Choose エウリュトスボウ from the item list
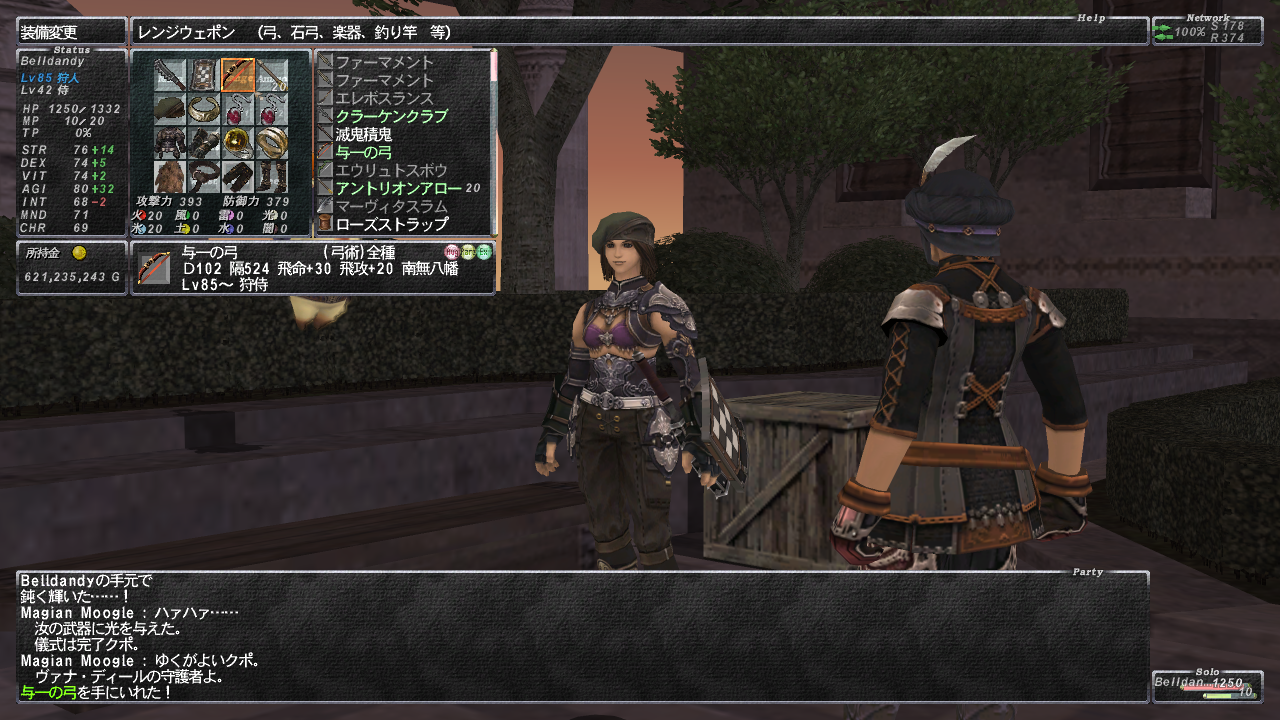This screenshot has height=720, width=1280. click(391, 170)
